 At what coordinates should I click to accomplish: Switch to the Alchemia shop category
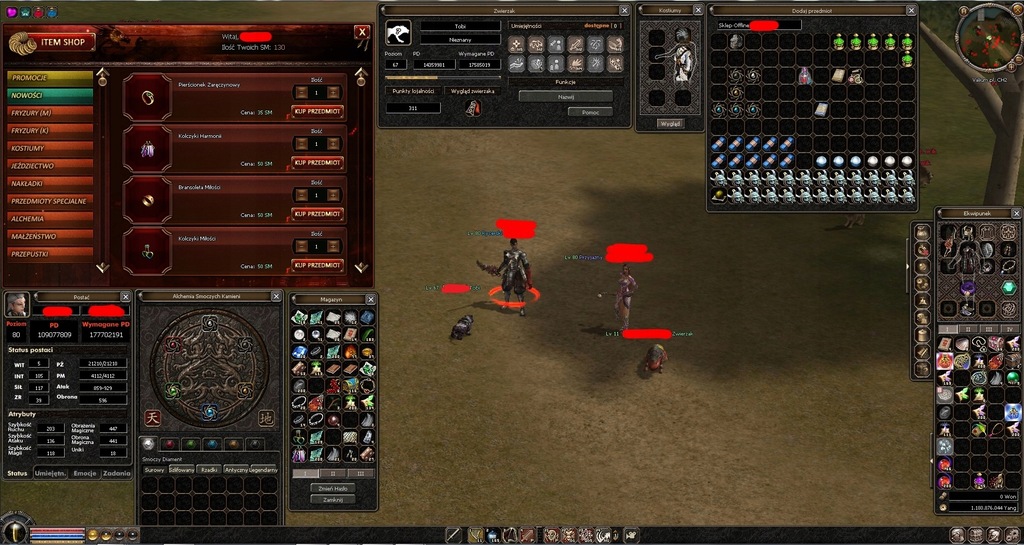[x=49, y=219]
